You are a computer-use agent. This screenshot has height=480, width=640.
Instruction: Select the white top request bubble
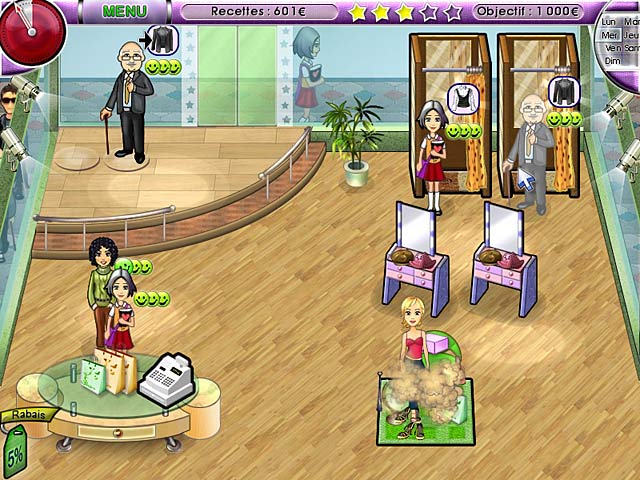coord(463,98)
